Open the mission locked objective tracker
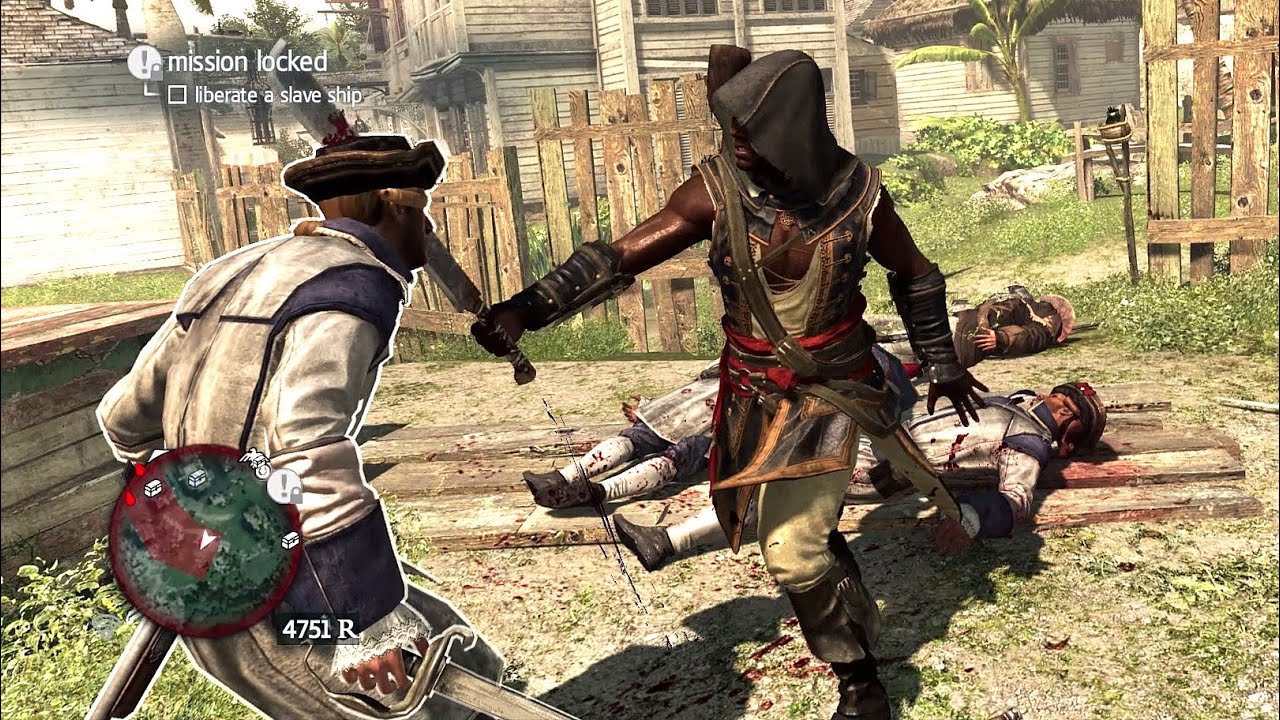This screenshot has width=1280, height=720. tap(247, 62)
